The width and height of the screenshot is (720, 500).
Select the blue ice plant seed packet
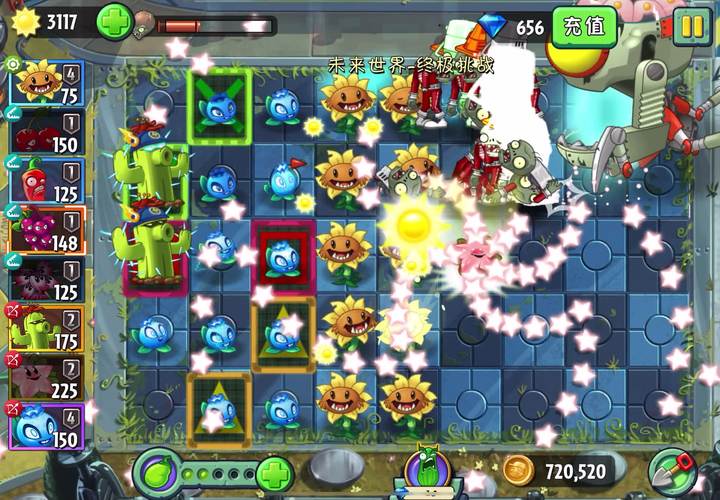pyautogui.click(x=45, y=423)
